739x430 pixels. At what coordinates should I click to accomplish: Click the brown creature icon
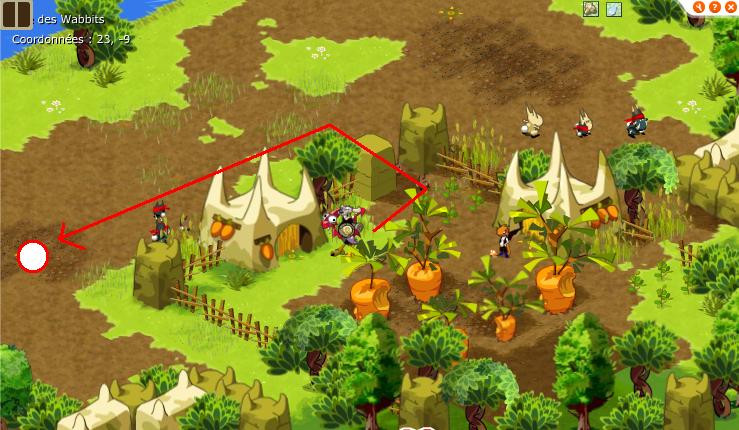pyautogui.click(x=592, y=9)
